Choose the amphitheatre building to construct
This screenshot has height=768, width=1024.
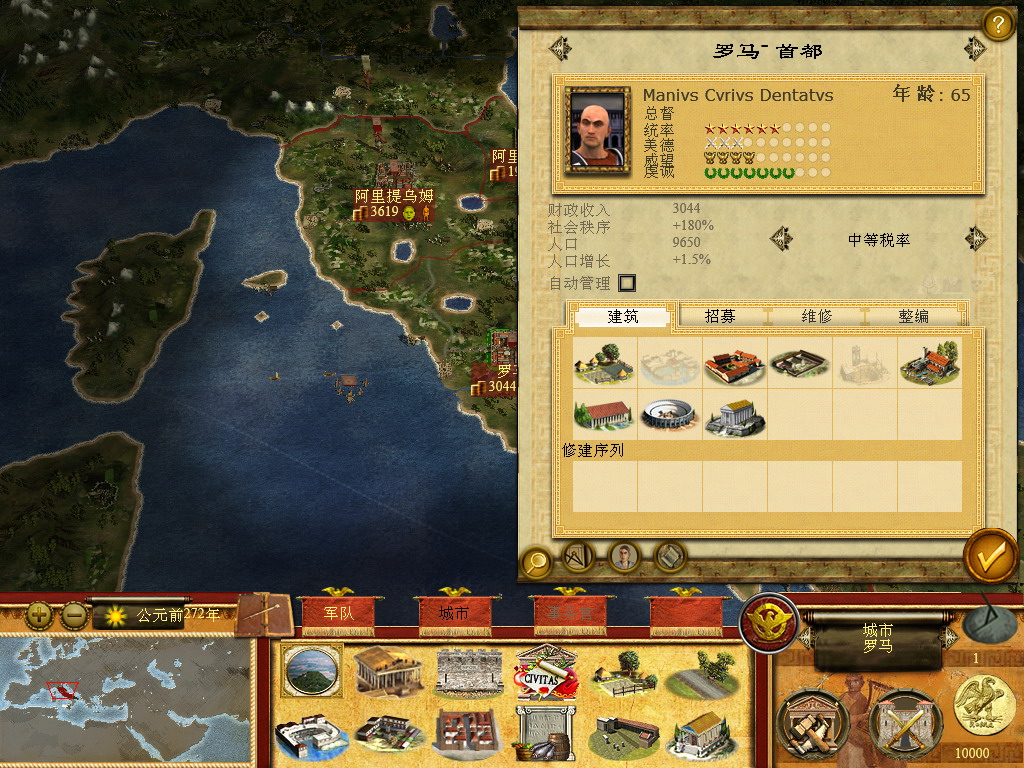tap(668, 416)
